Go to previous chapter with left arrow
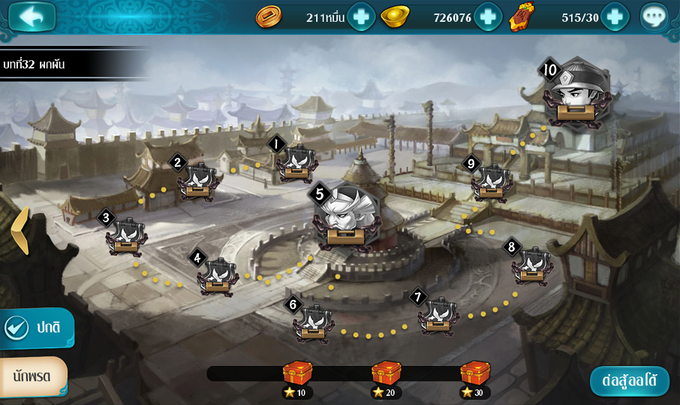 pyautogui.click(x=18, y=232)
